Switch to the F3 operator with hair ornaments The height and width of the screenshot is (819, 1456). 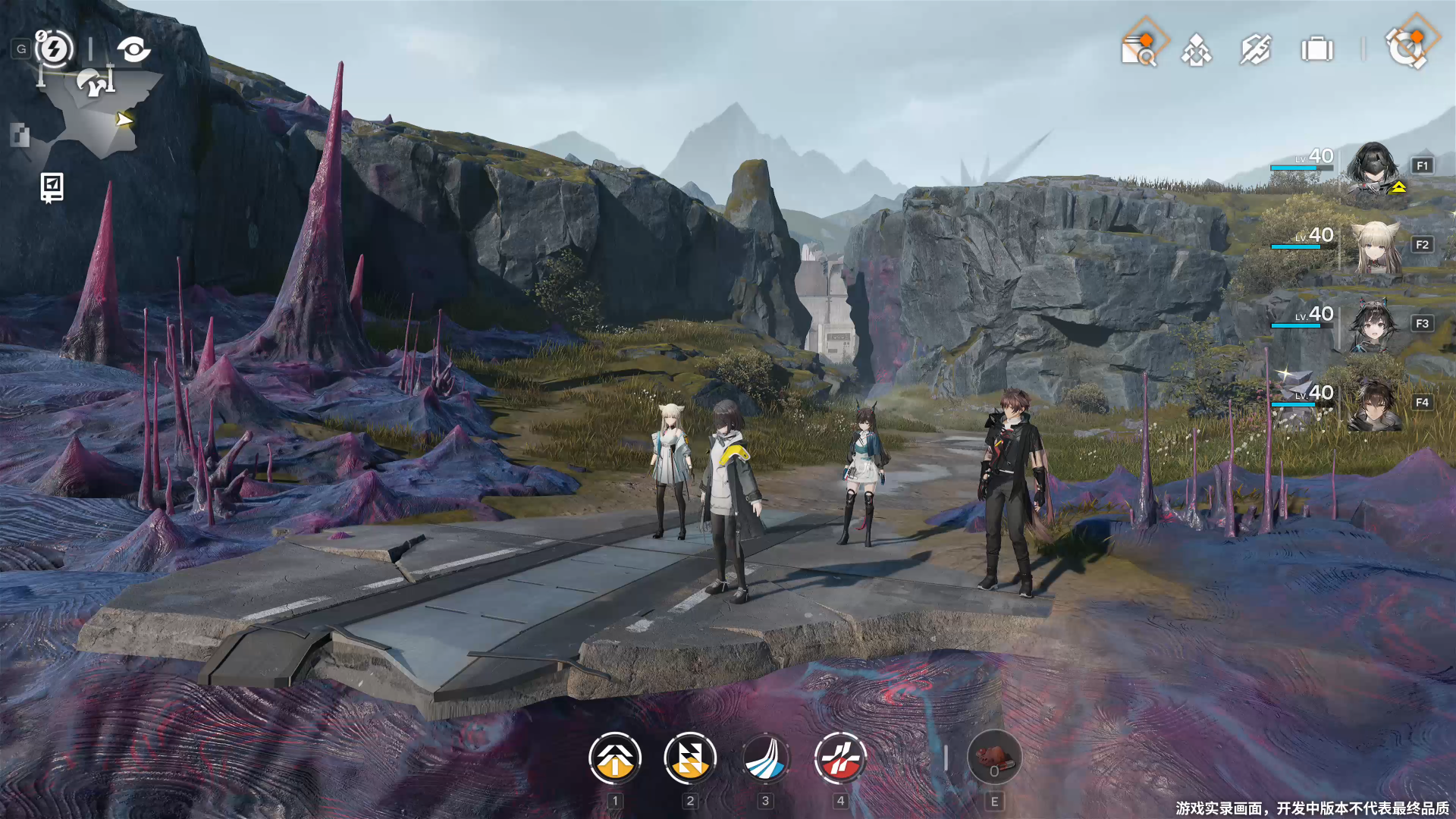coord(1373,325)
